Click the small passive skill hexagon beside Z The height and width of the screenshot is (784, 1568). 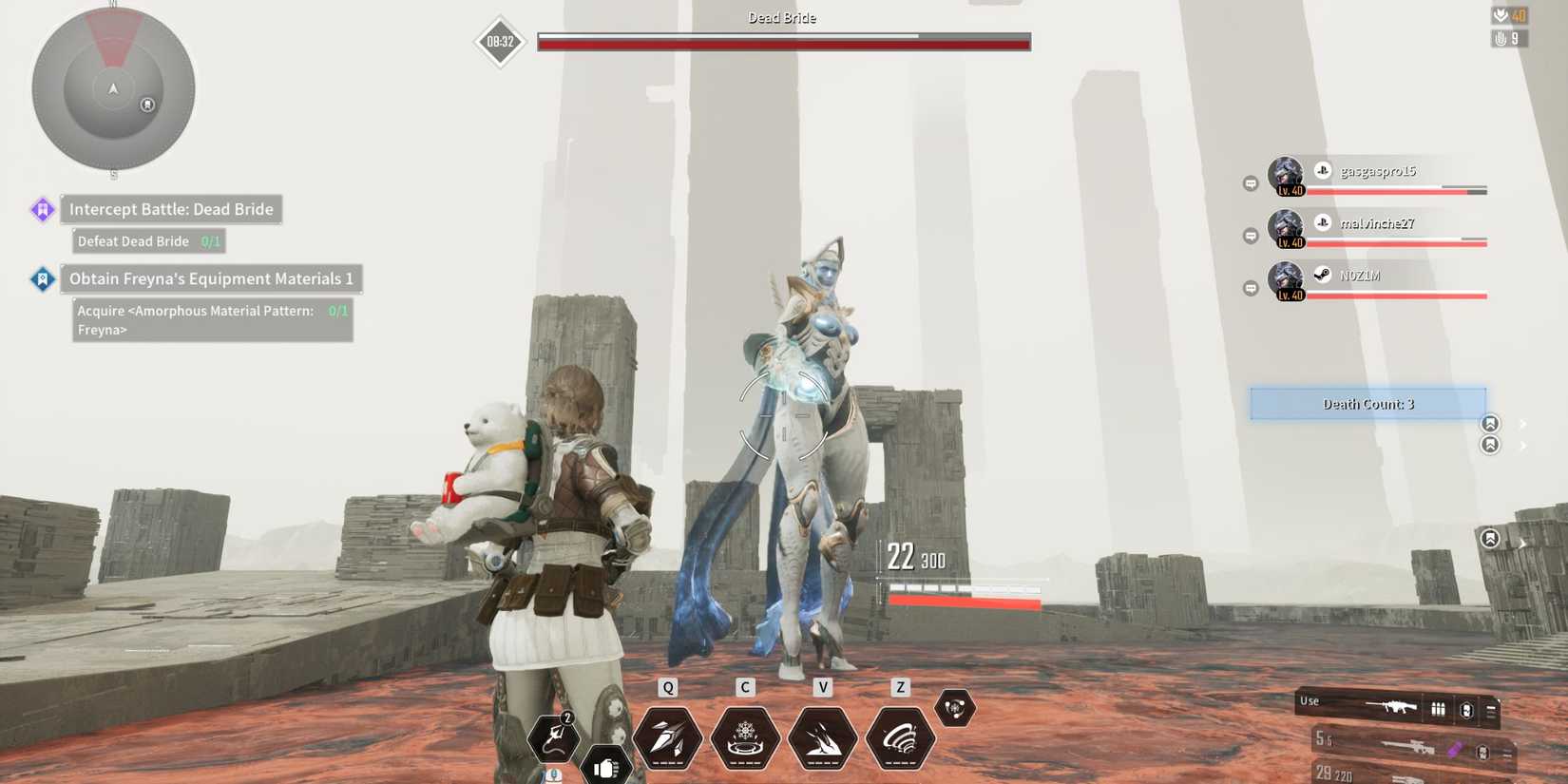coord(955,707)
